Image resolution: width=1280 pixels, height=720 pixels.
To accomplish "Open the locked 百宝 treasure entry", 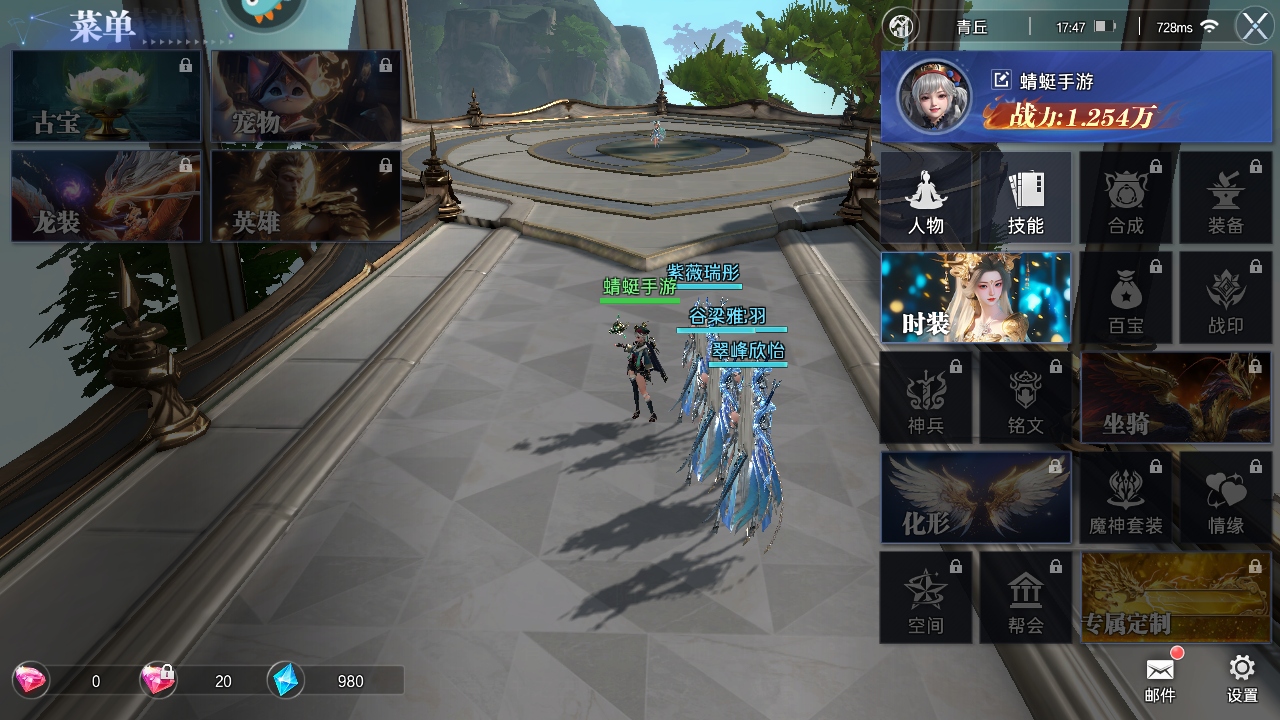I will click(x=1126, y=298).
